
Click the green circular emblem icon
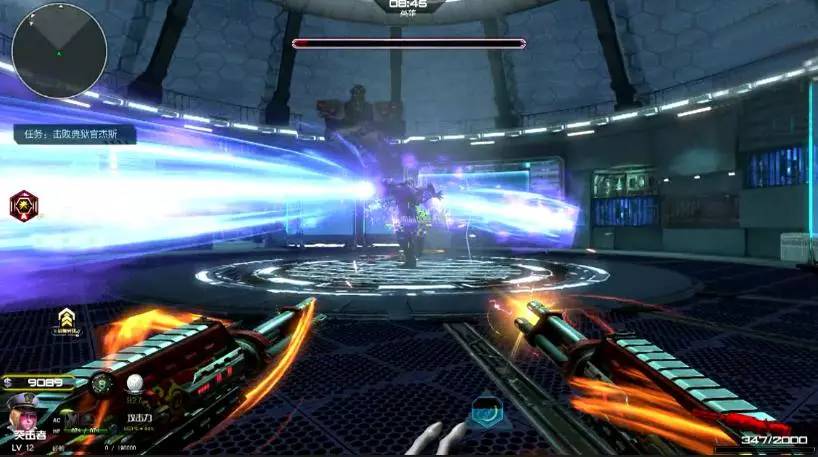coord(102,383)
